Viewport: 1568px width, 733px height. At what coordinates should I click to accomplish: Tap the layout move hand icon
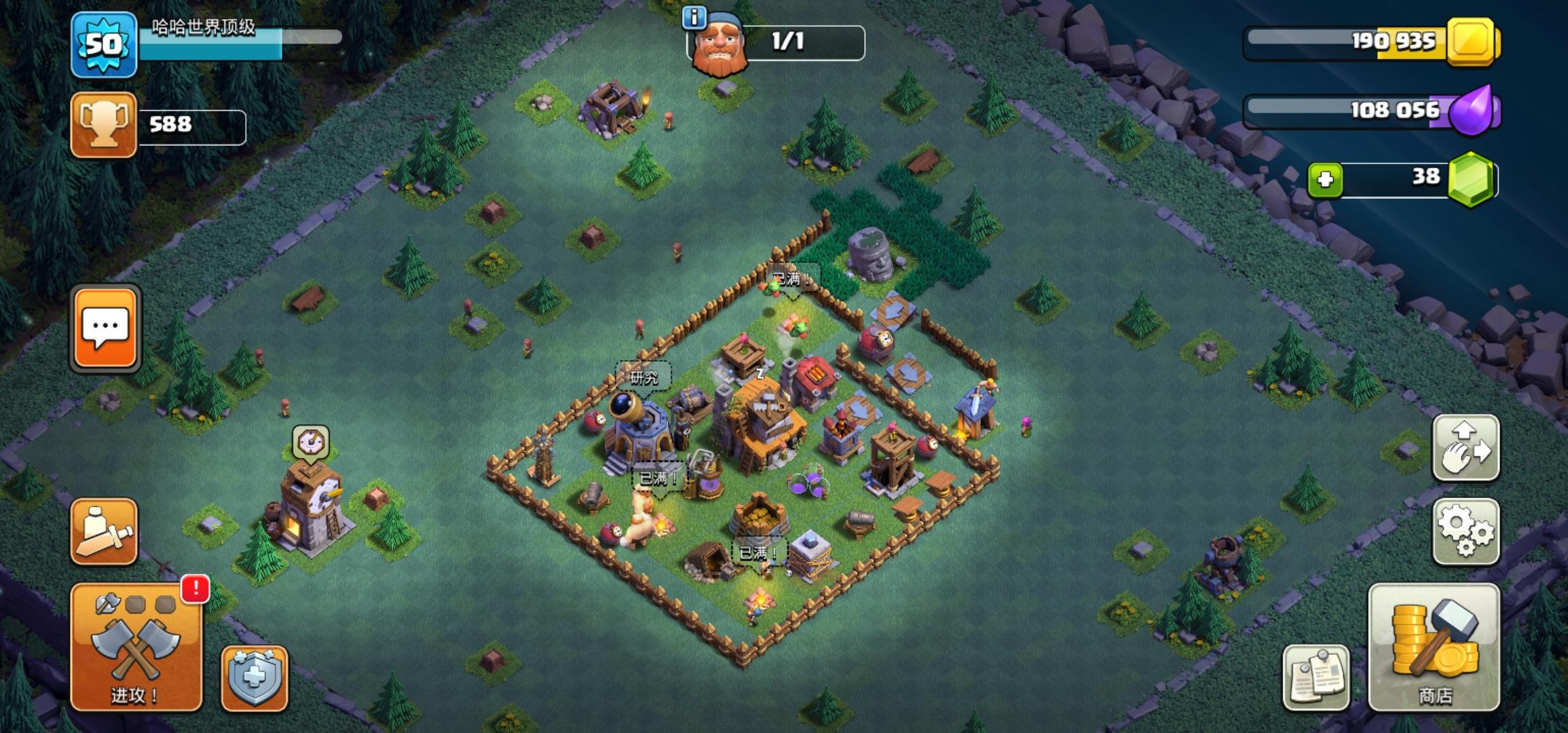point(1466,448)
